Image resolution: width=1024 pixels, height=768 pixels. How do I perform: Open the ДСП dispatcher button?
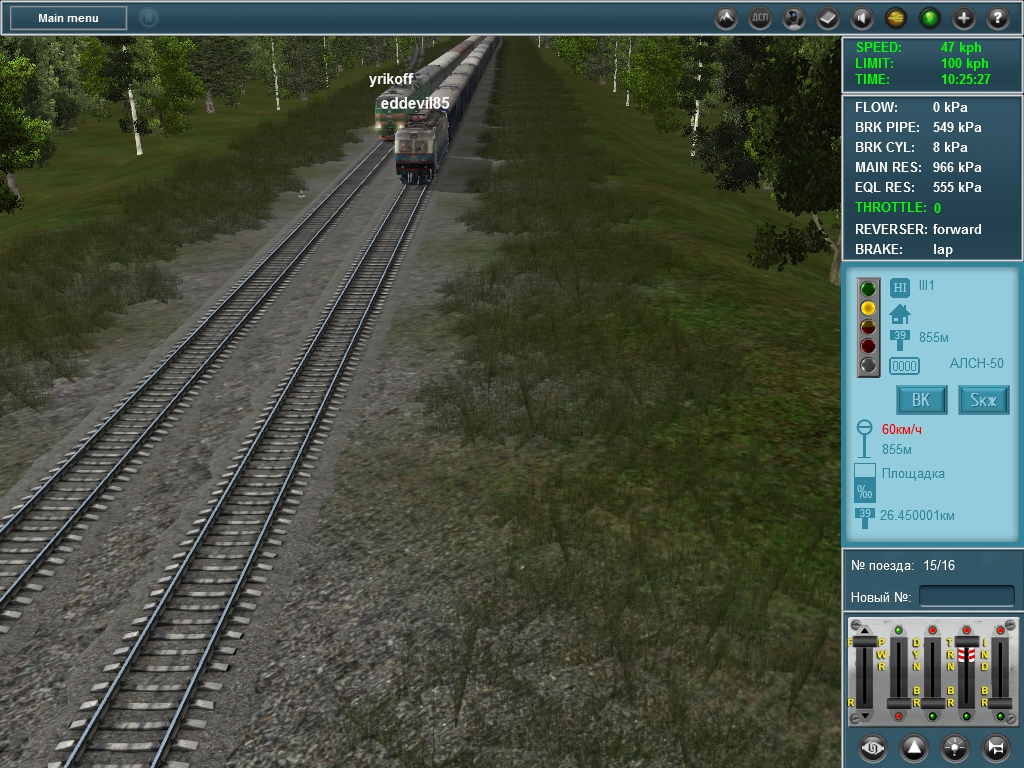click(x=761, y=18)
